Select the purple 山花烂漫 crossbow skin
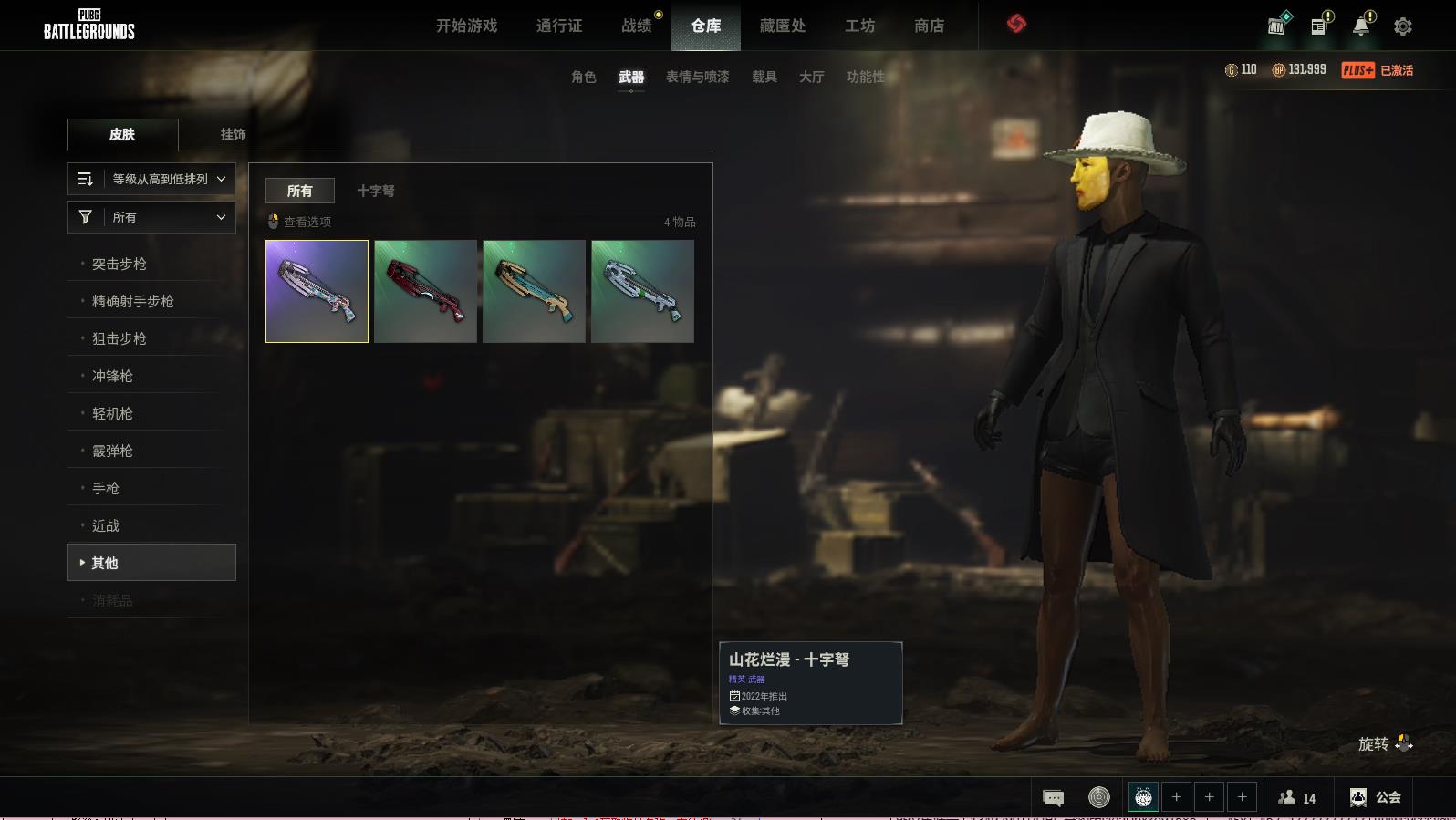The height and width of the screenshot is (820, 1456). tap(317, 291)
